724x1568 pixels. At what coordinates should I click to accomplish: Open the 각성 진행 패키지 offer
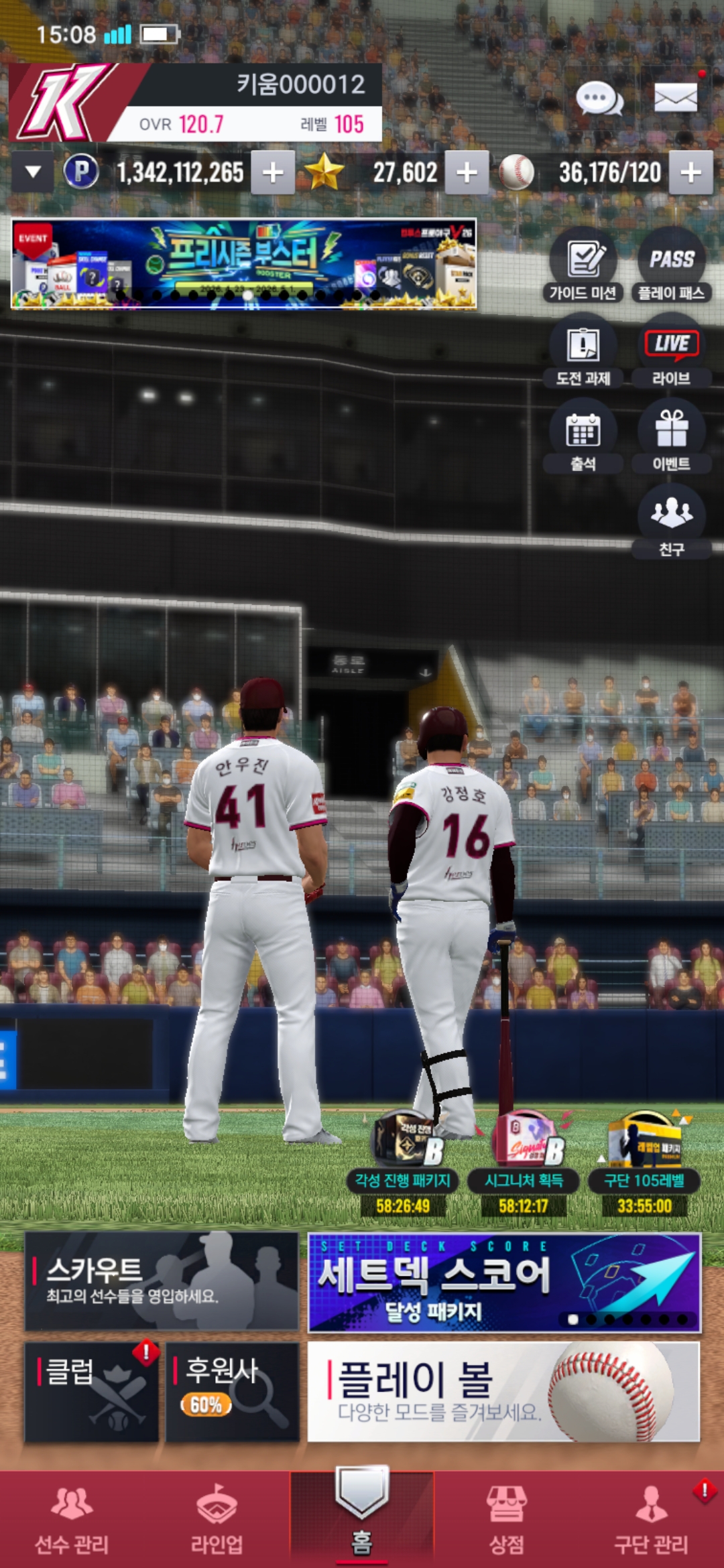pyautogui.click(x=403, y=1163)
